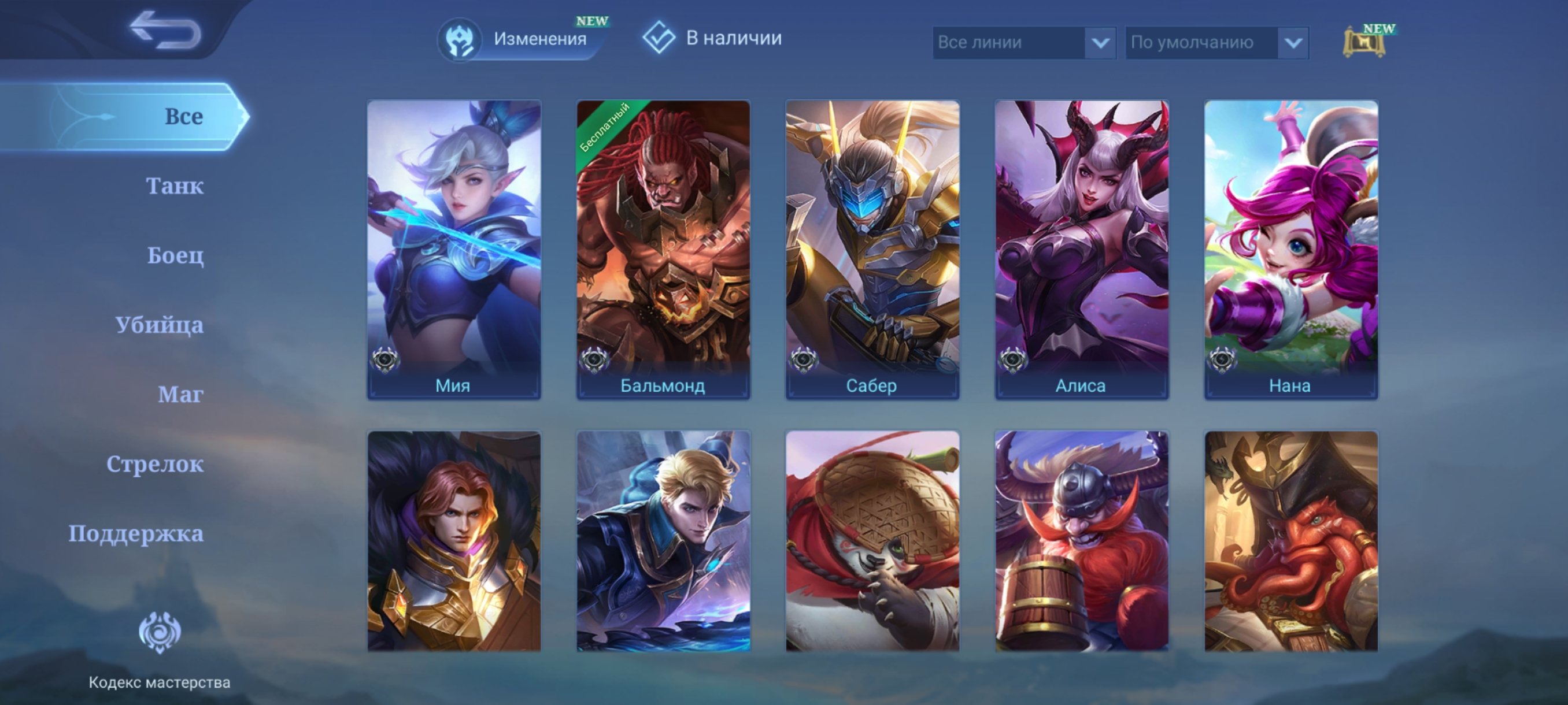Show only Танк heroes
The width and height of the screenshot is (1568, 705).
[x=175, y=185]
